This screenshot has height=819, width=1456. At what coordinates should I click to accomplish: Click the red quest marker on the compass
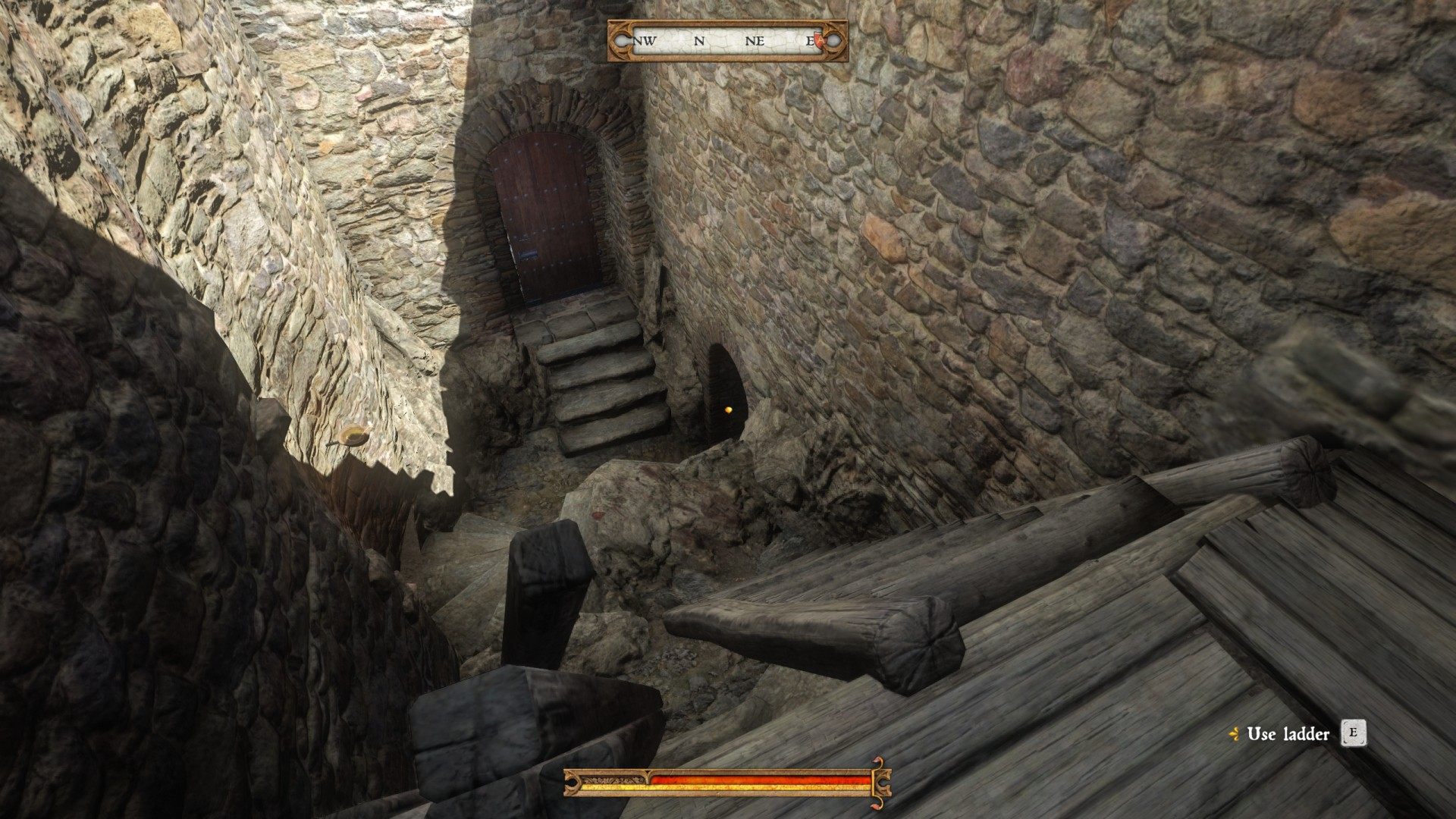tap(818, 40)
